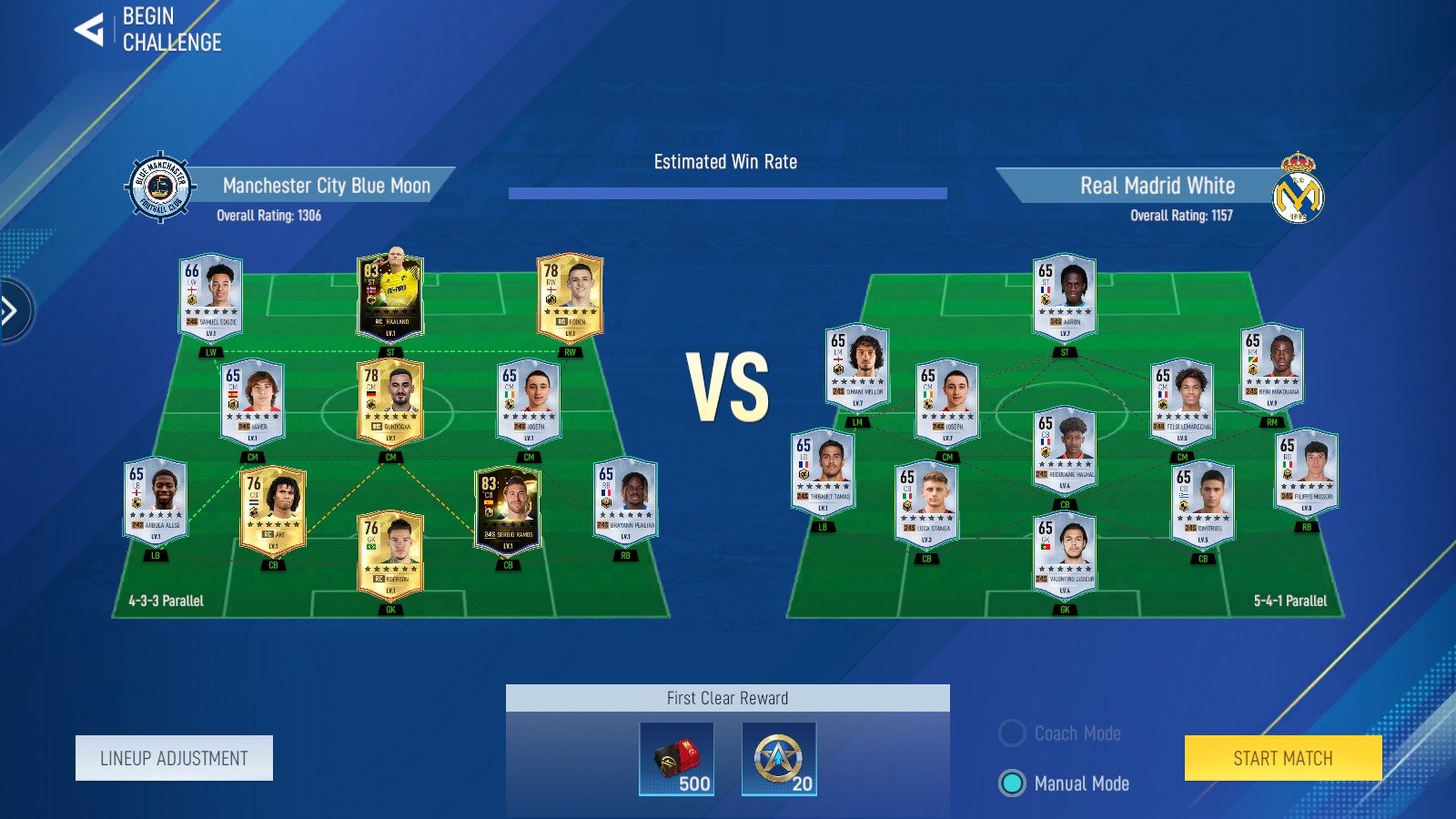Expand the left side panel arrow

pos(12,311)
